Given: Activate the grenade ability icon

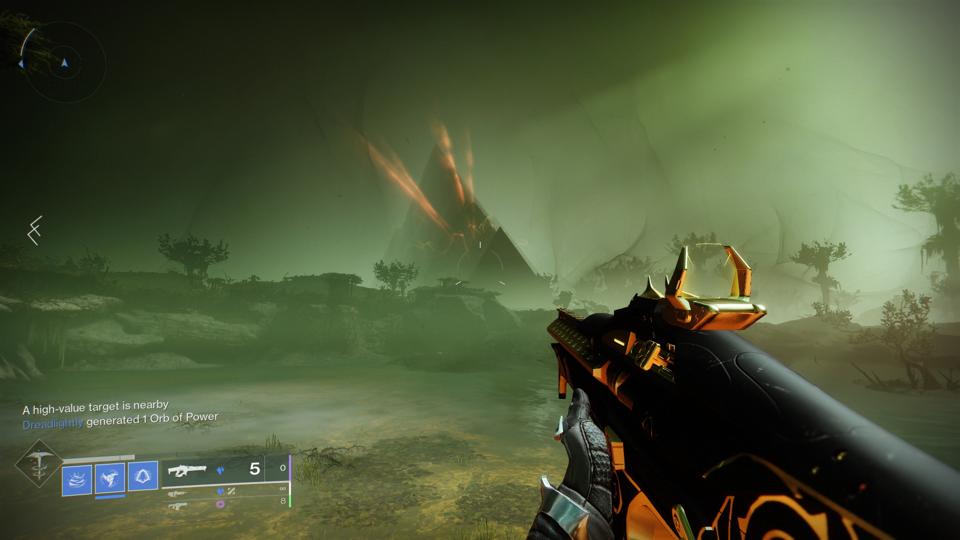Looking at the screenshot, I should point(77,479).
